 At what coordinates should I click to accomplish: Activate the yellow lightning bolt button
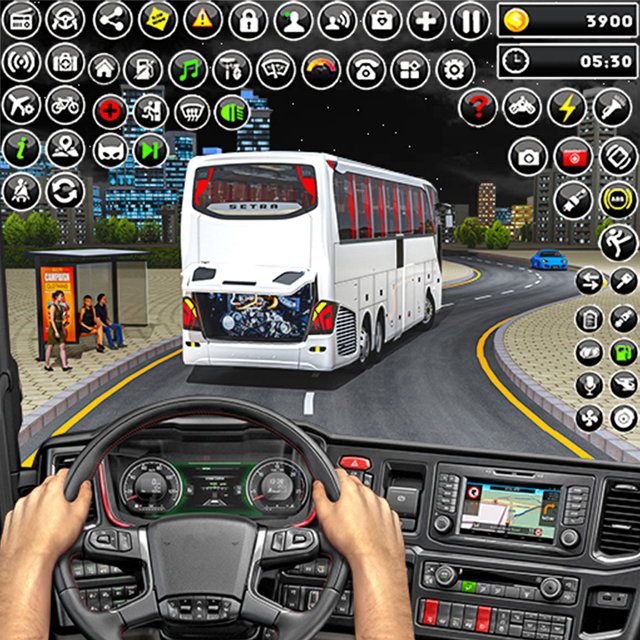click(568, 107)
